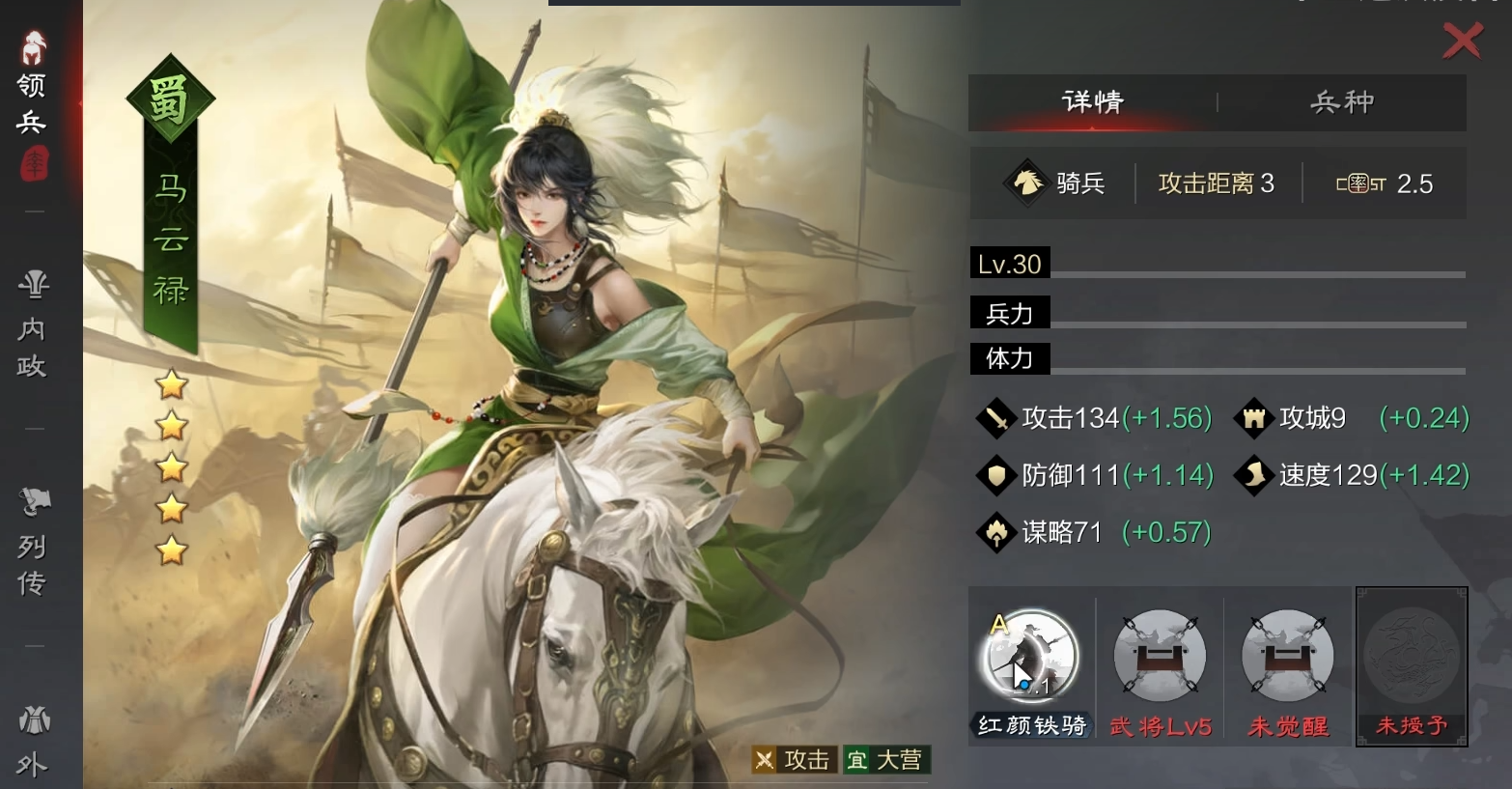Screen dimensions: 1512x789
Task: Choose the 未授予 slot
Action: click(1412, 657)
